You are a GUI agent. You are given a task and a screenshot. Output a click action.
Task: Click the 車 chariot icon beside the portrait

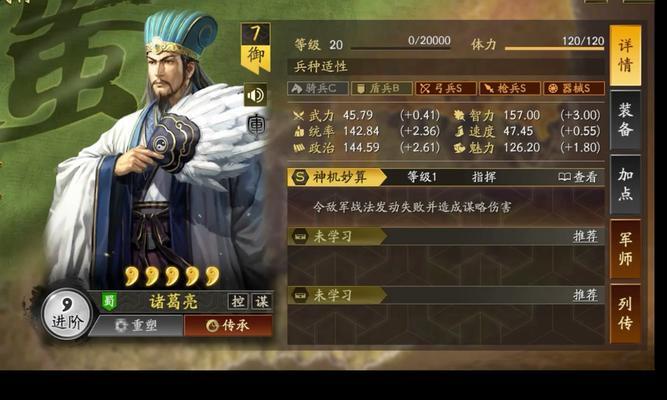tap(256, 126)
